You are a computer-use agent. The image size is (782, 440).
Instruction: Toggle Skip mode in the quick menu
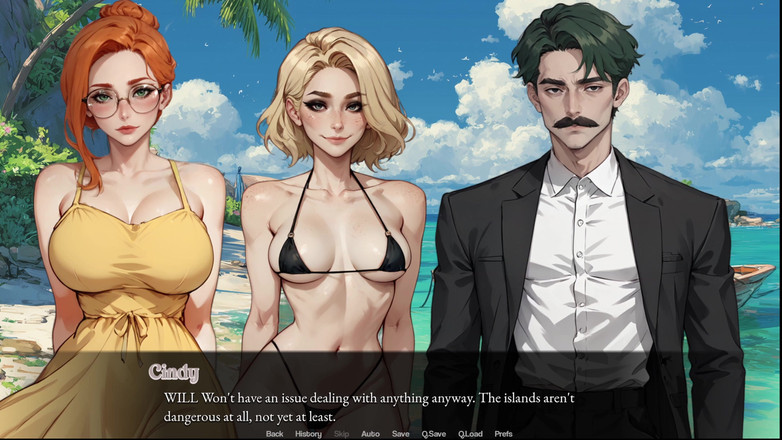tap(341, 434)
